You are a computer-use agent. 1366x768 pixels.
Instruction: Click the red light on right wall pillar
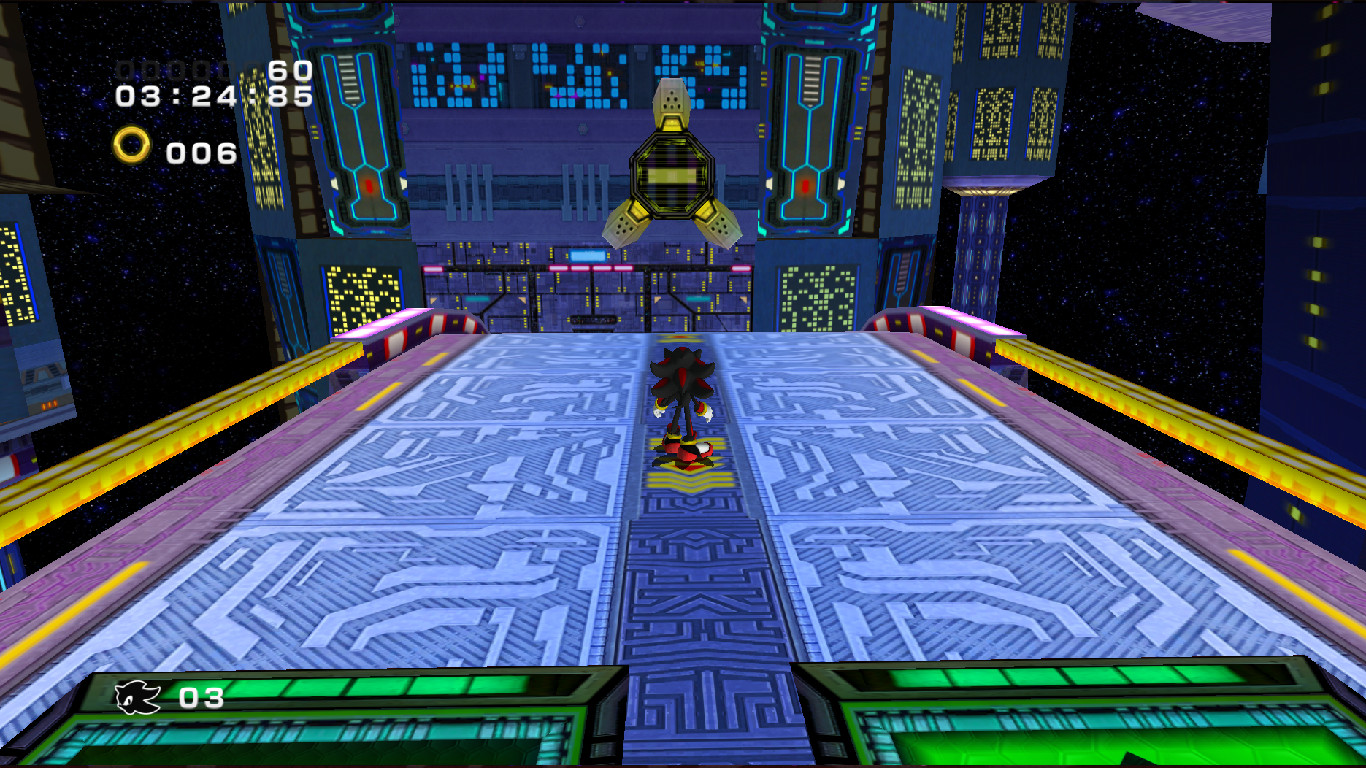(x=806, y=183)
